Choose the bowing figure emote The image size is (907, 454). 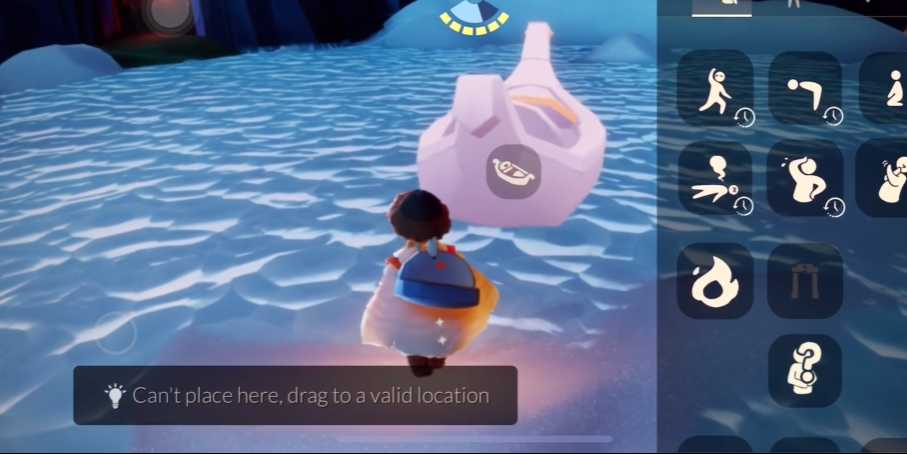pos(804,88)
